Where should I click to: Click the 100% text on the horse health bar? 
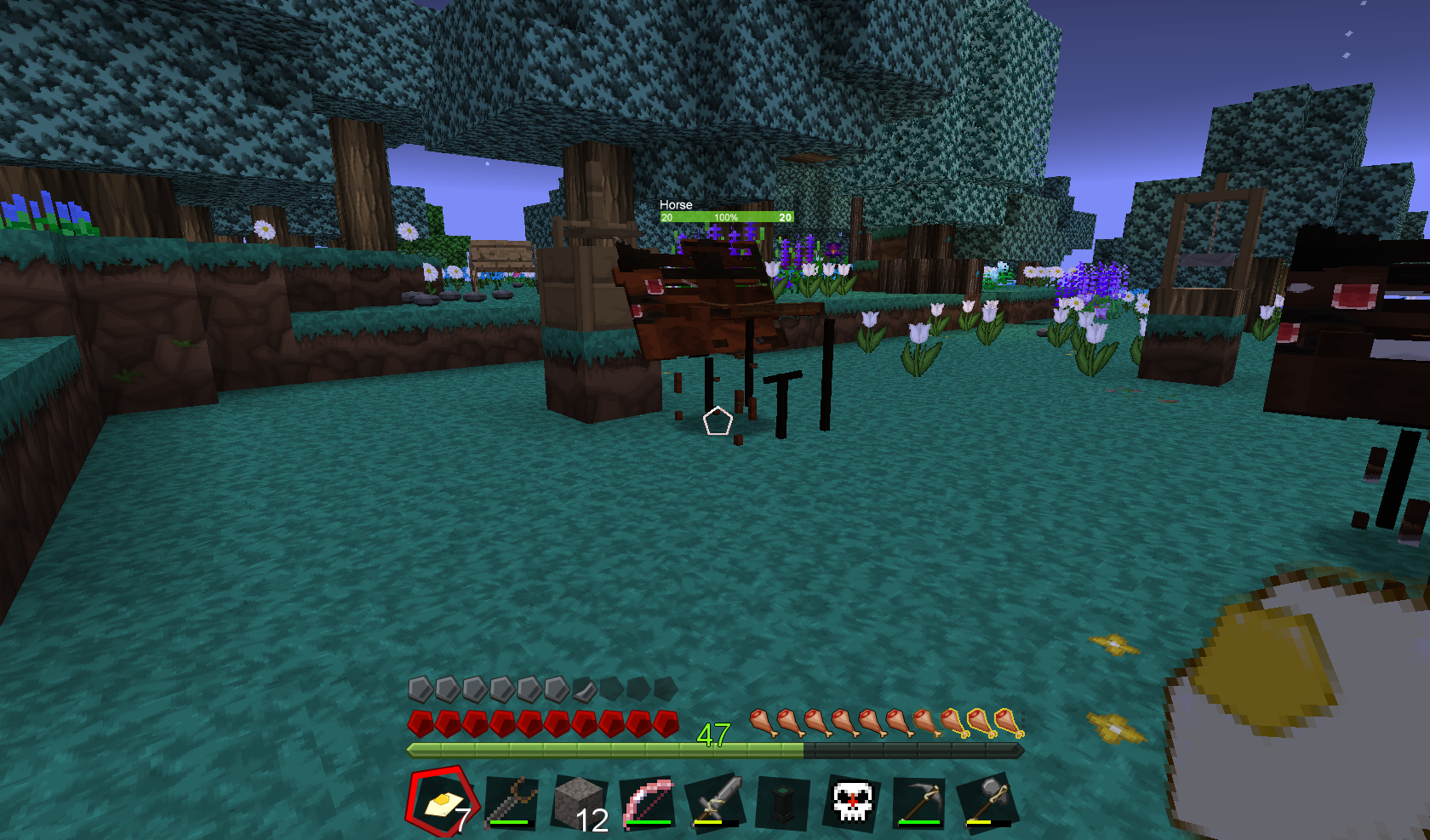[726, 218]
